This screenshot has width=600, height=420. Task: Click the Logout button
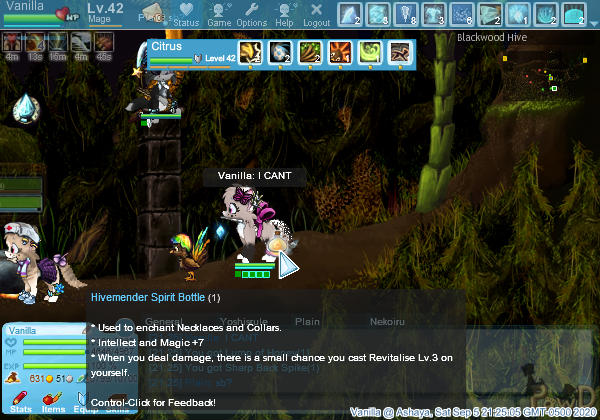coord(316,14)
